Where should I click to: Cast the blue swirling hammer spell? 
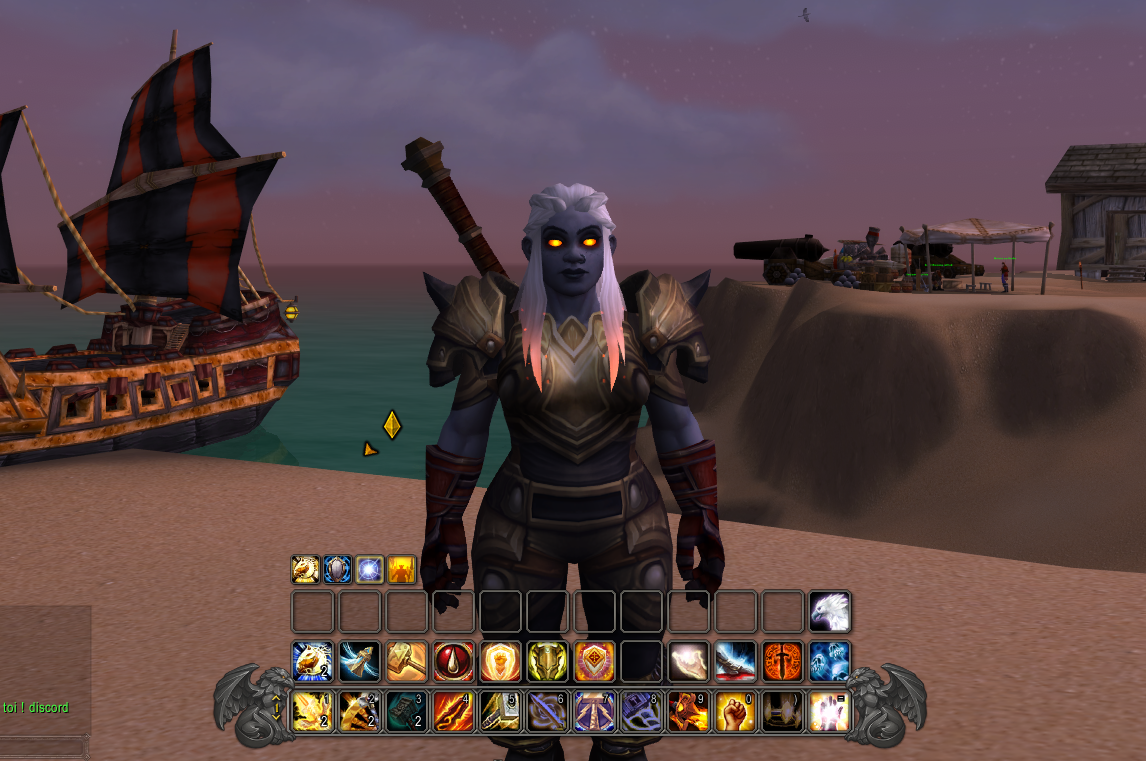pos(359,661)
